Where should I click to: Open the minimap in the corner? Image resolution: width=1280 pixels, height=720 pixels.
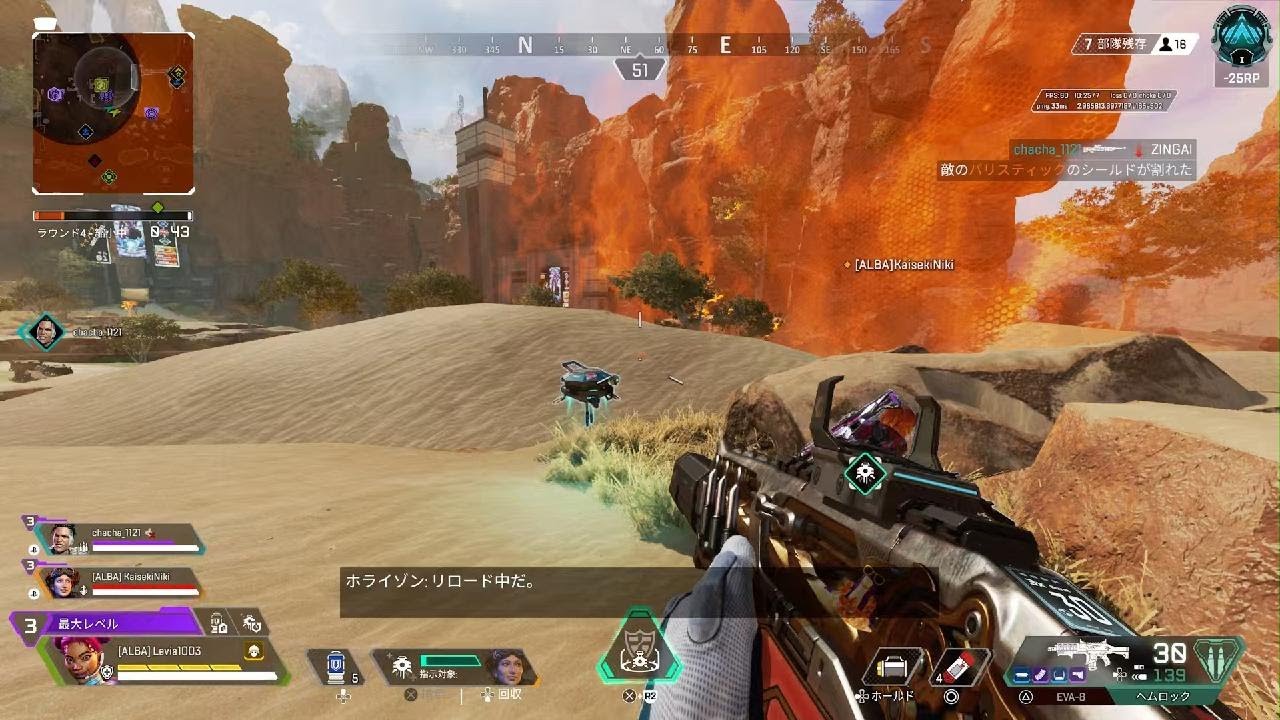tap(113, 113)
